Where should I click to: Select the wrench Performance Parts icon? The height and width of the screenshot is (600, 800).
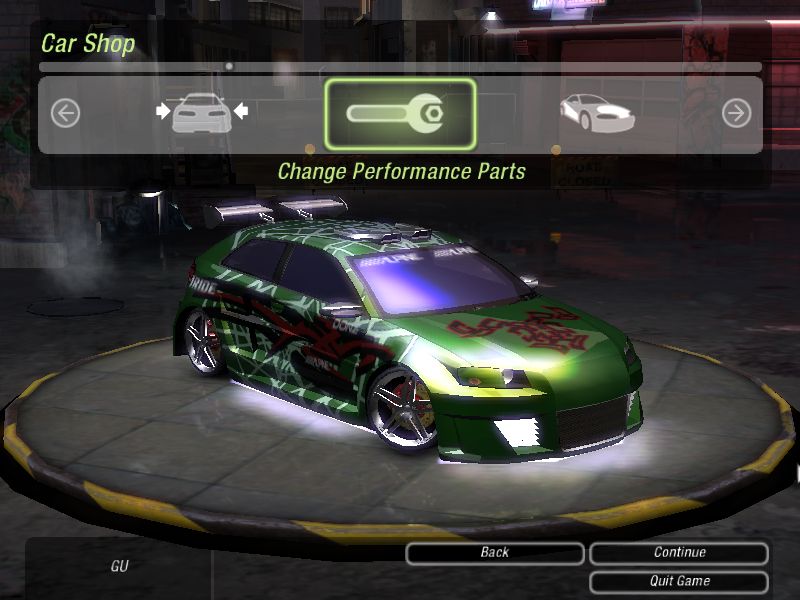tap(400, 113)
